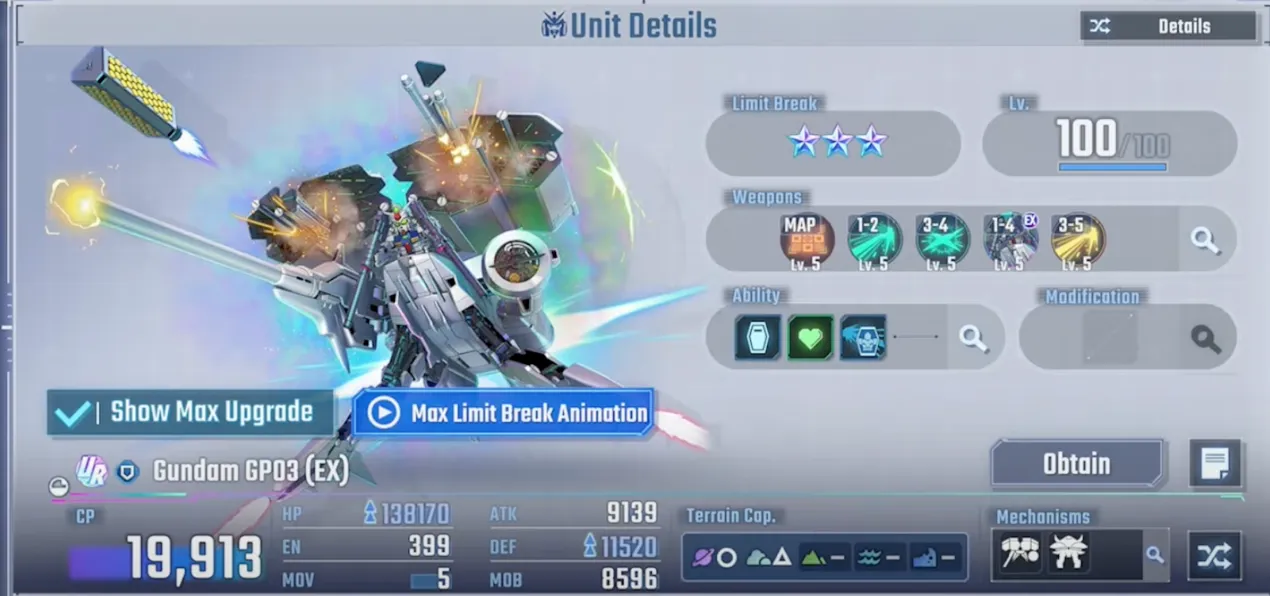This screenshot has width=1270, height=596.
Task: Inspect weapons with the magnifier icon
Action: pyautogui.click(x=1205, y=240)
